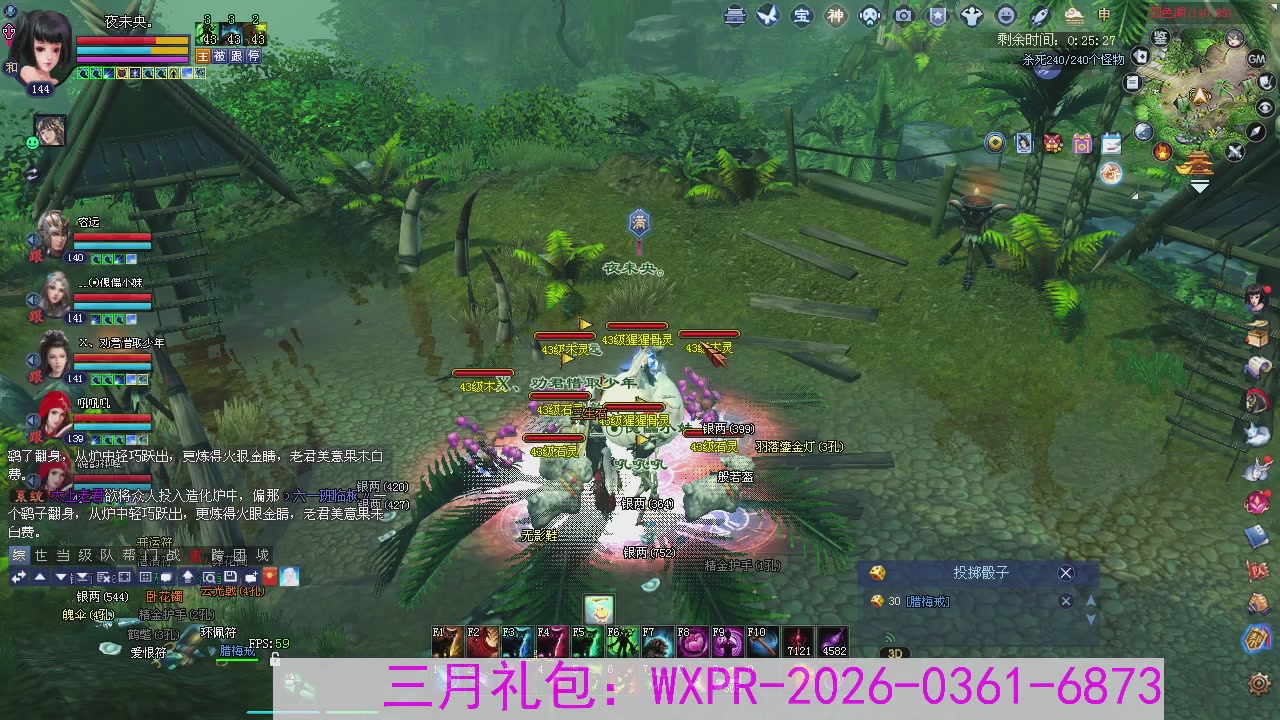
Task: Toggle the 被 mode button under target frame
Action: pos(219,56)
